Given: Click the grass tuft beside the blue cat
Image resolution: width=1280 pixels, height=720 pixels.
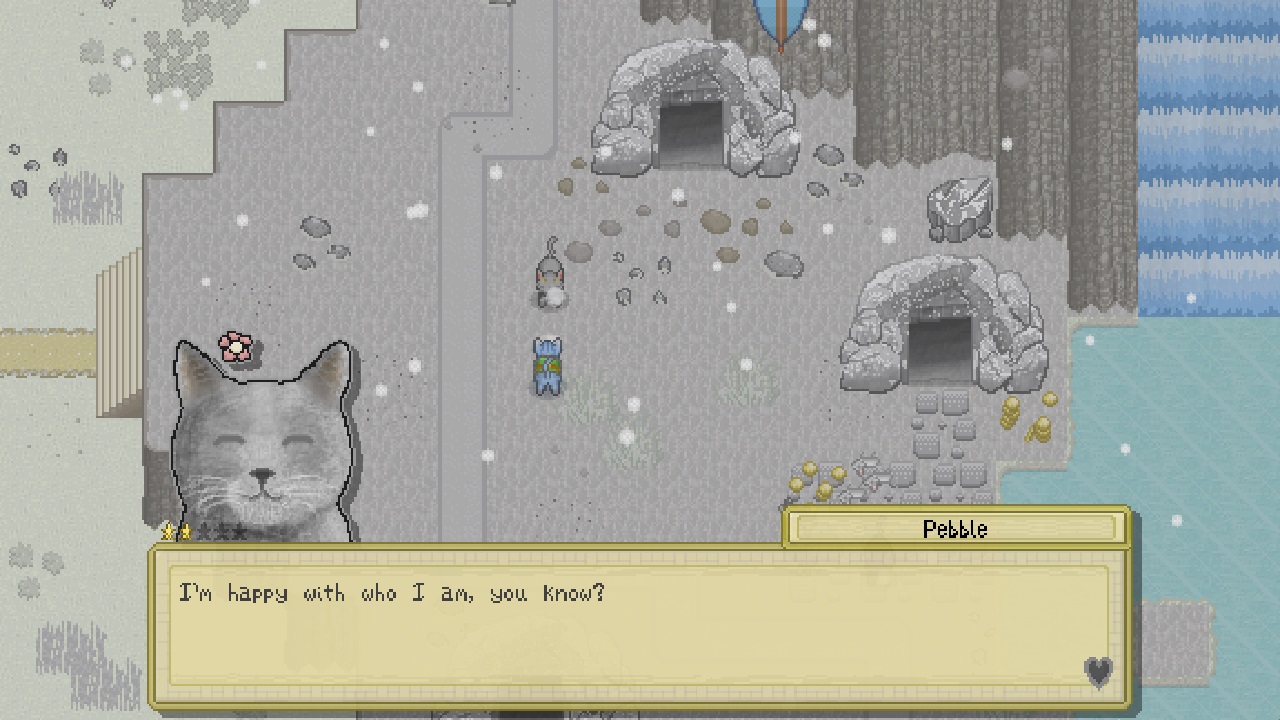Looking at the screenshot, I should [x=592, y=395].
